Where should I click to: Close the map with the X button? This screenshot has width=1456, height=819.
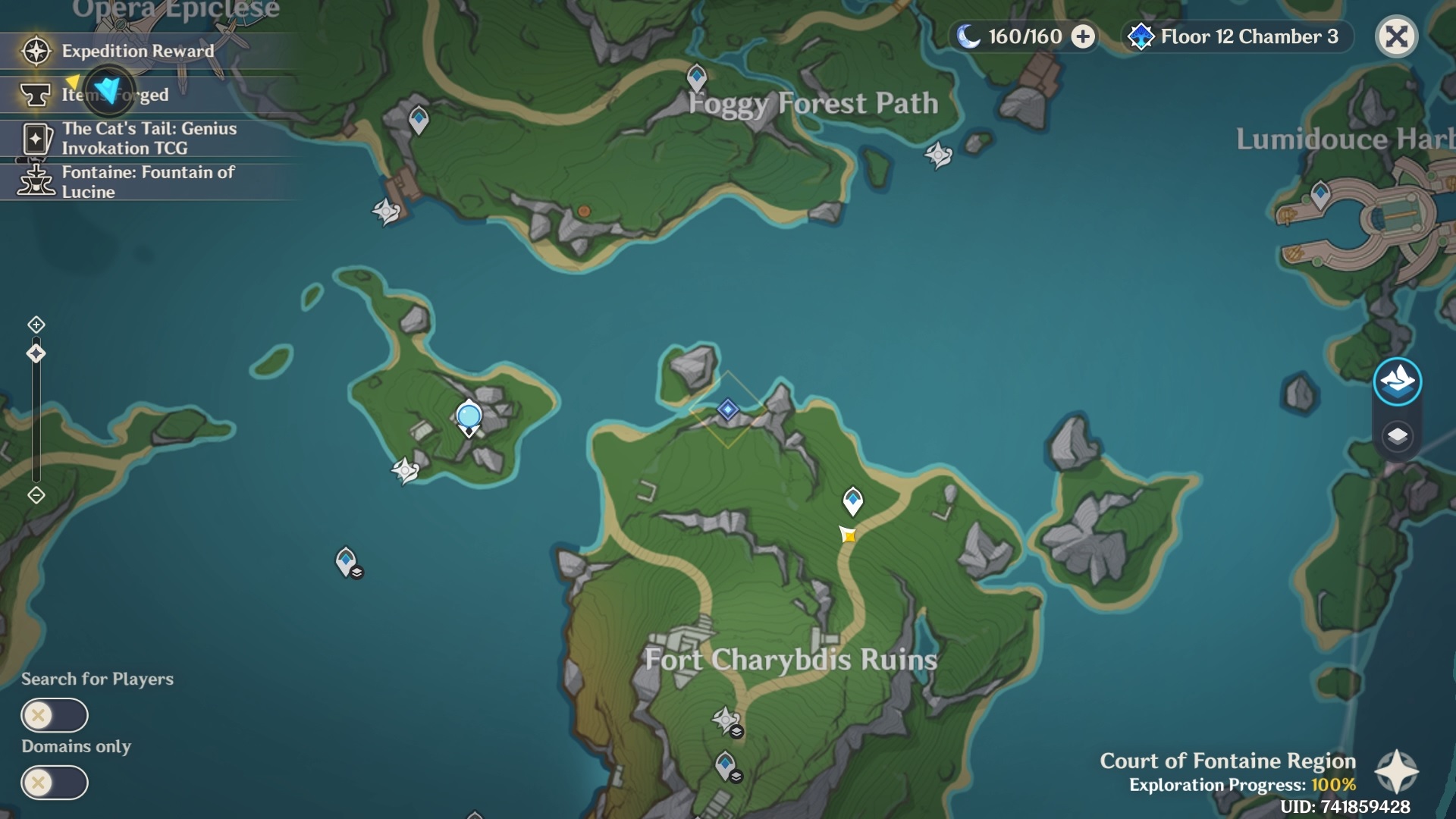coord(1396,36)
